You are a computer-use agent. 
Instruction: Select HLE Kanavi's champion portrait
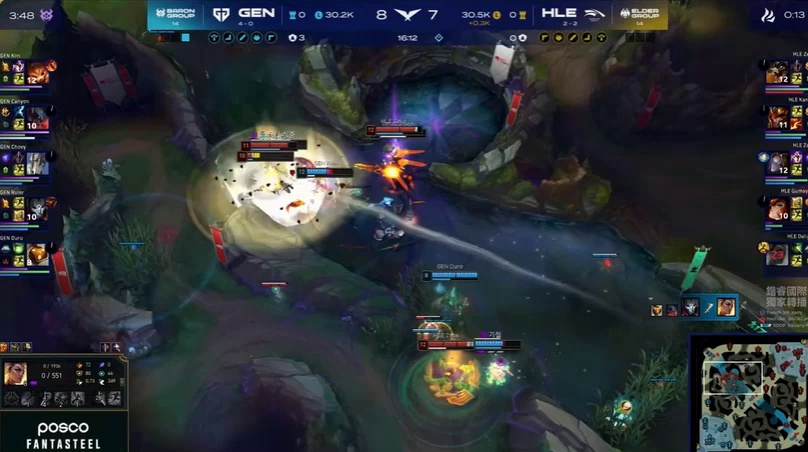point(777,118)
